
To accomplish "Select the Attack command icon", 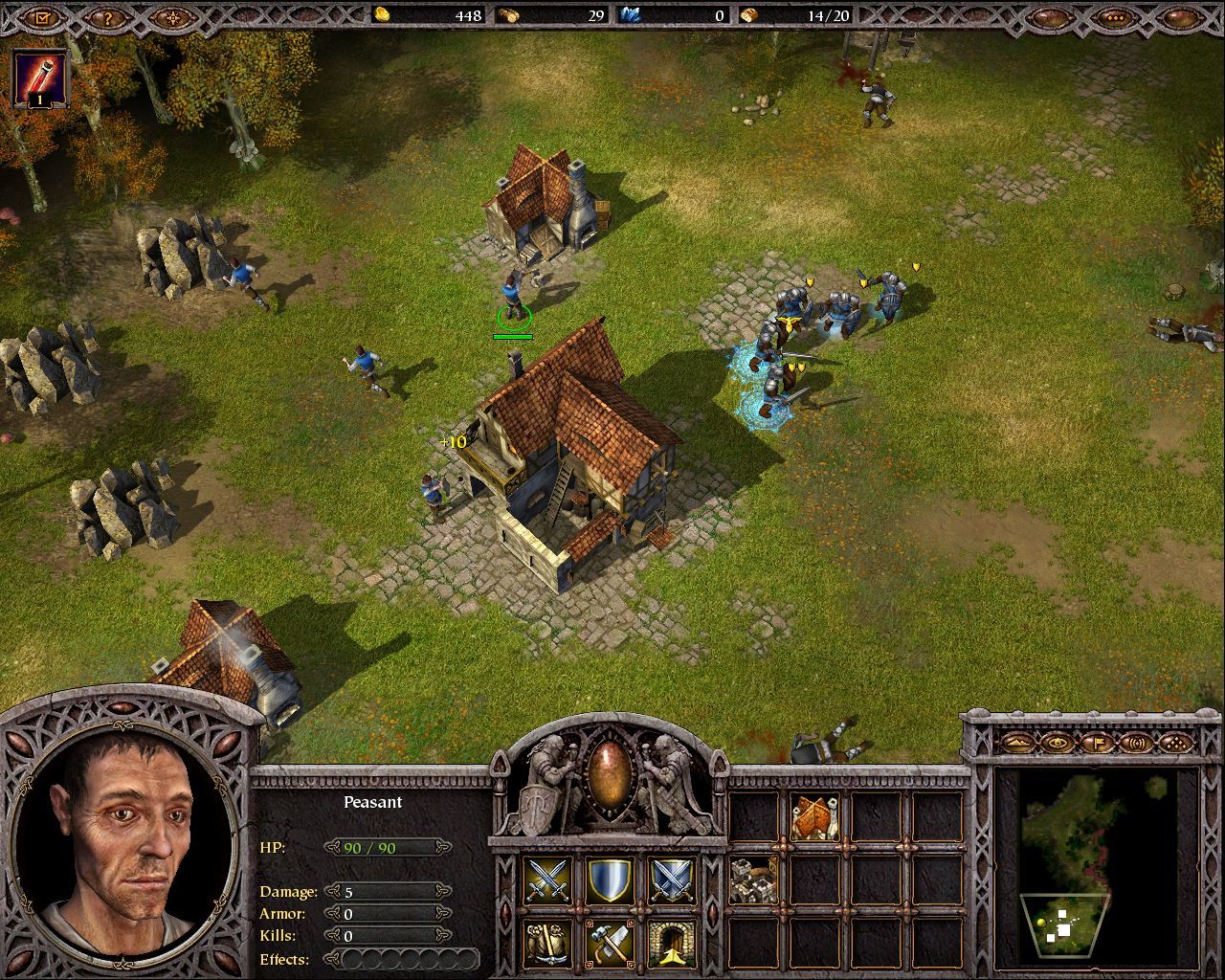I will 546,880.
